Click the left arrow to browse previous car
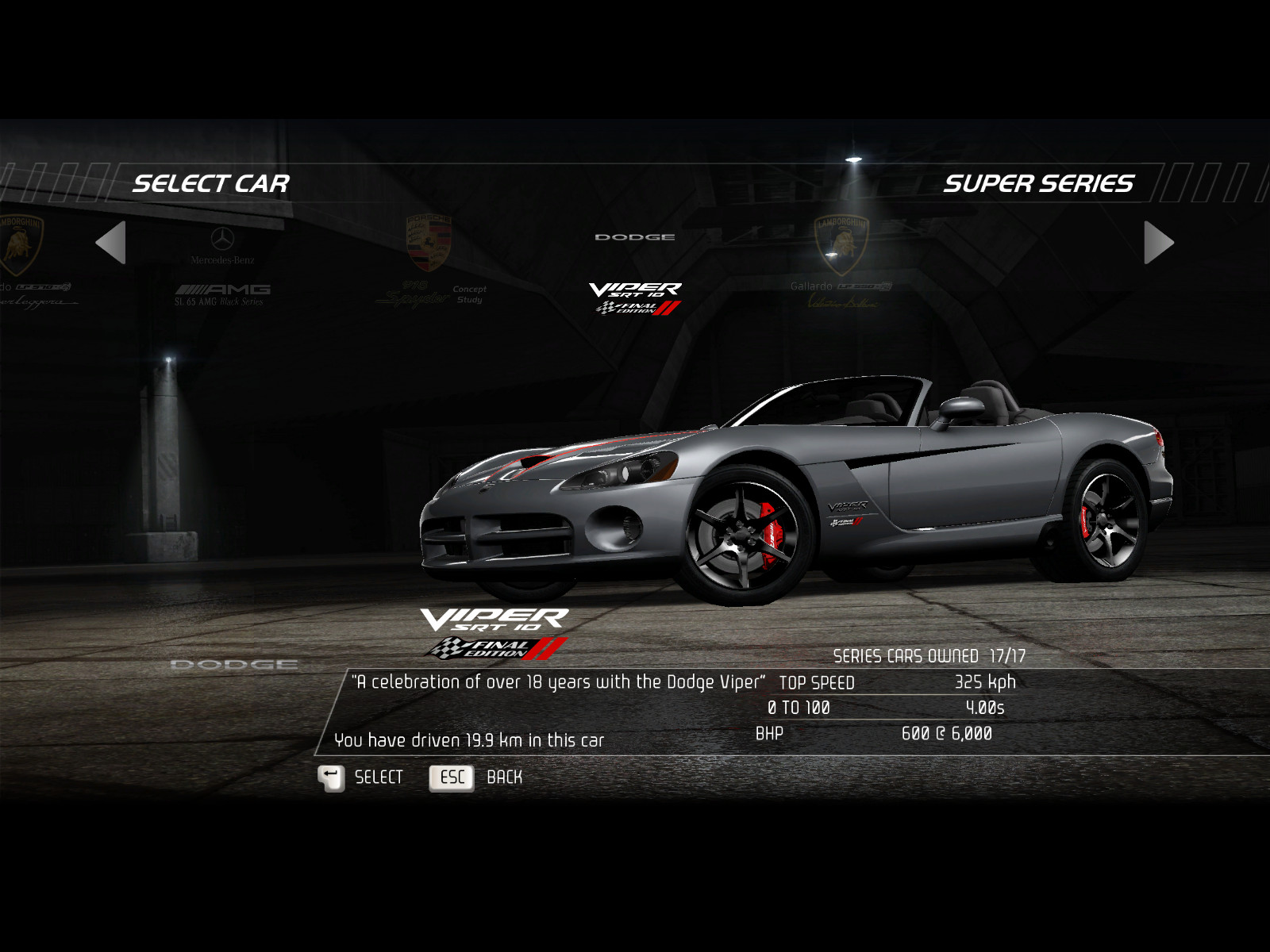Image resolution: width=1270 pixels, height=952 pixels. coord(112,243)
